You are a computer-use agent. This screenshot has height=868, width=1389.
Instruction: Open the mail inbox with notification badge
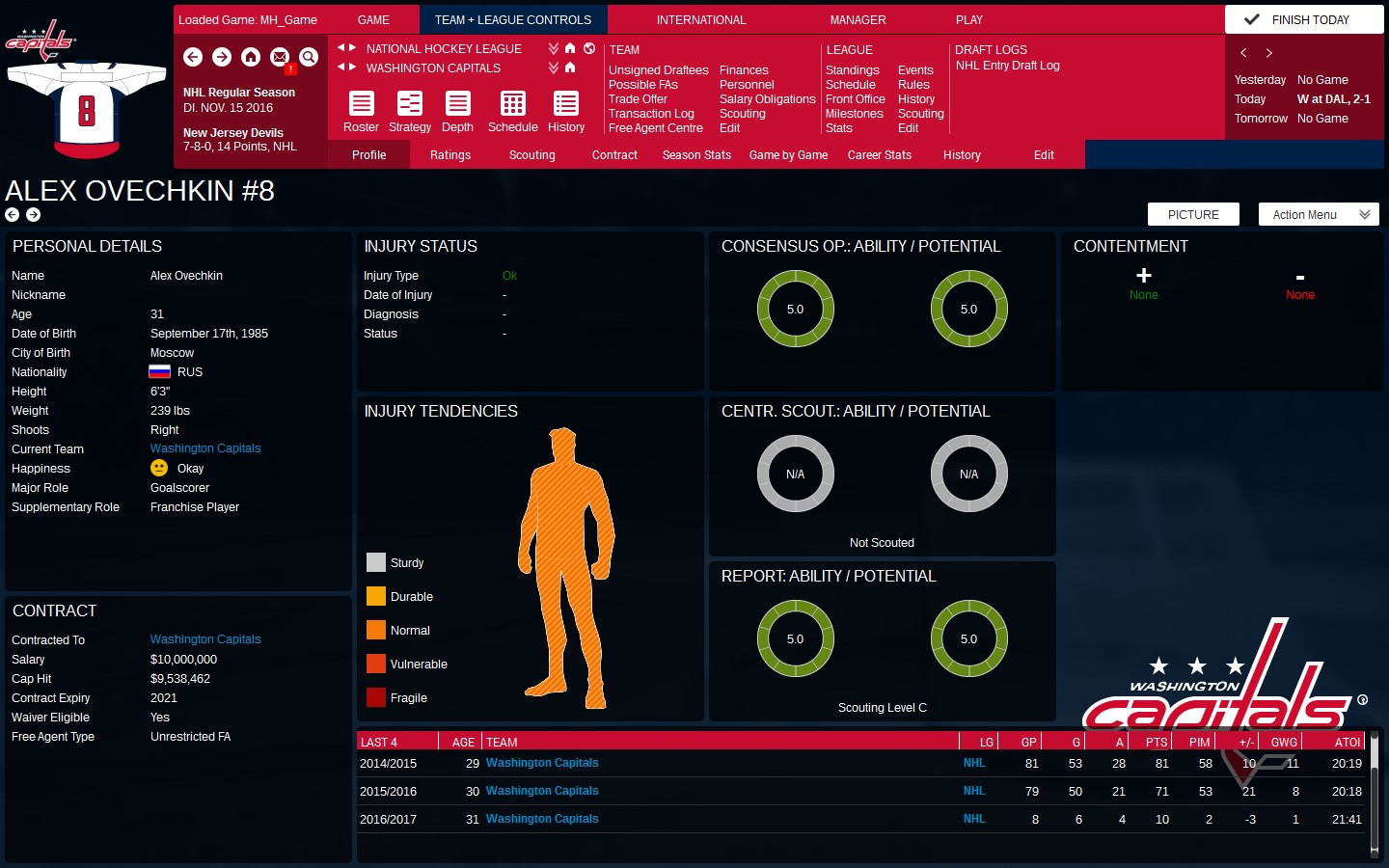pos(279,58)
